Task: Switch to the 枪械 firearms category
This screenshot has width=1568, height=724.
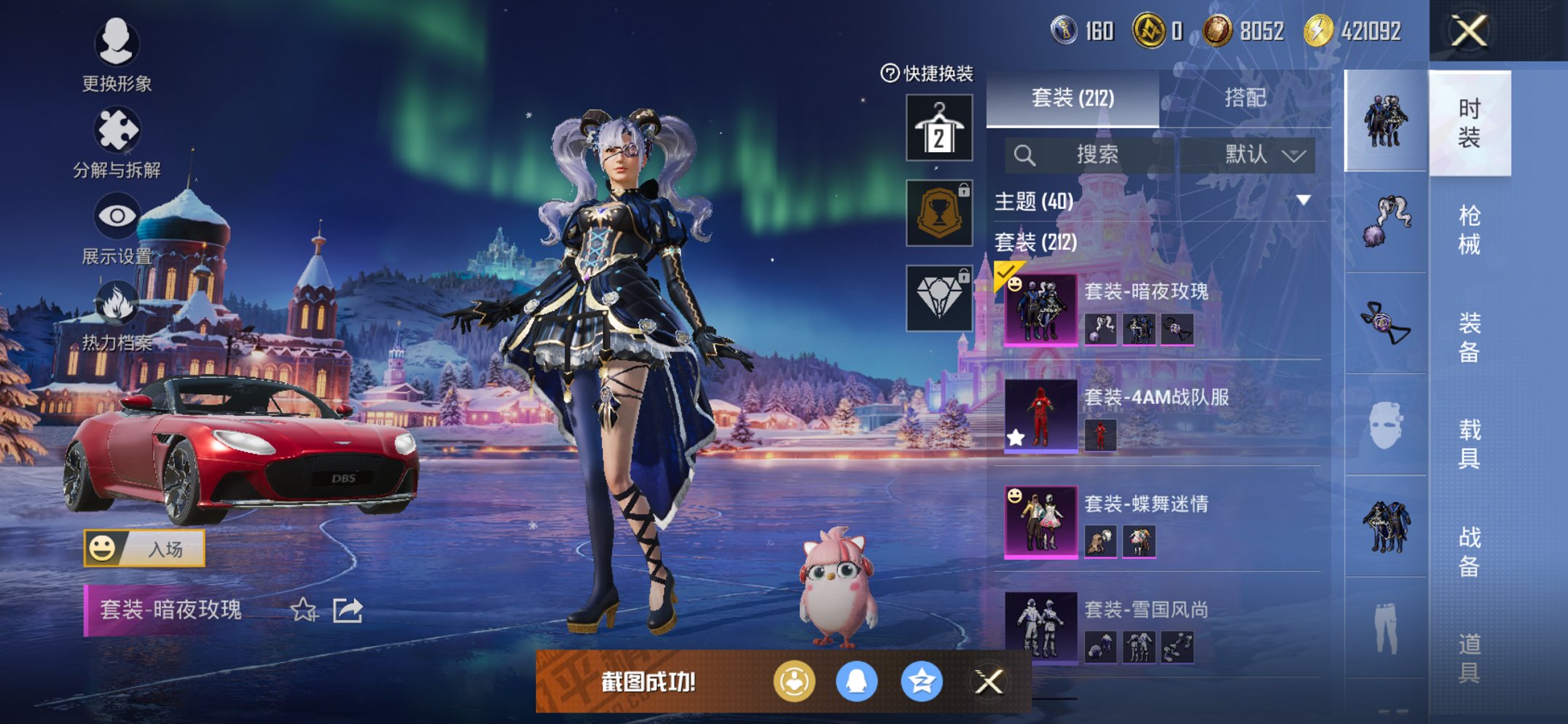Action: coord(1469,230)
